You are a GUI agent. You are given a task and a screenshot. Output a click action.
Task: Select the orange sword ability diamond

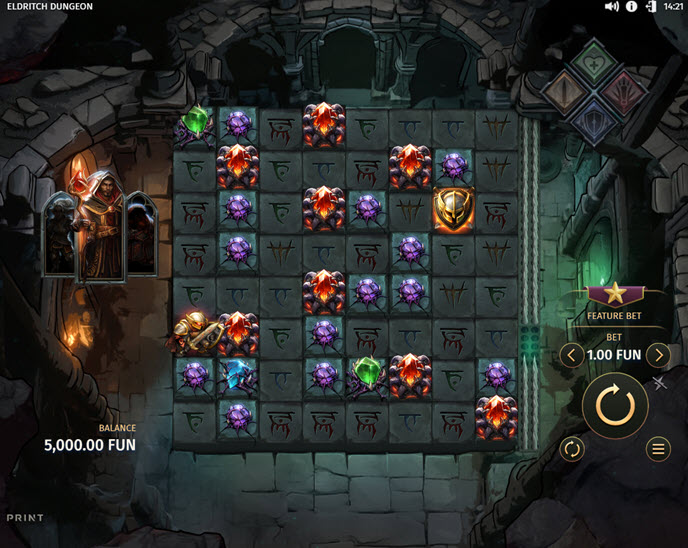pyautogui.click(x=564, y=90)
